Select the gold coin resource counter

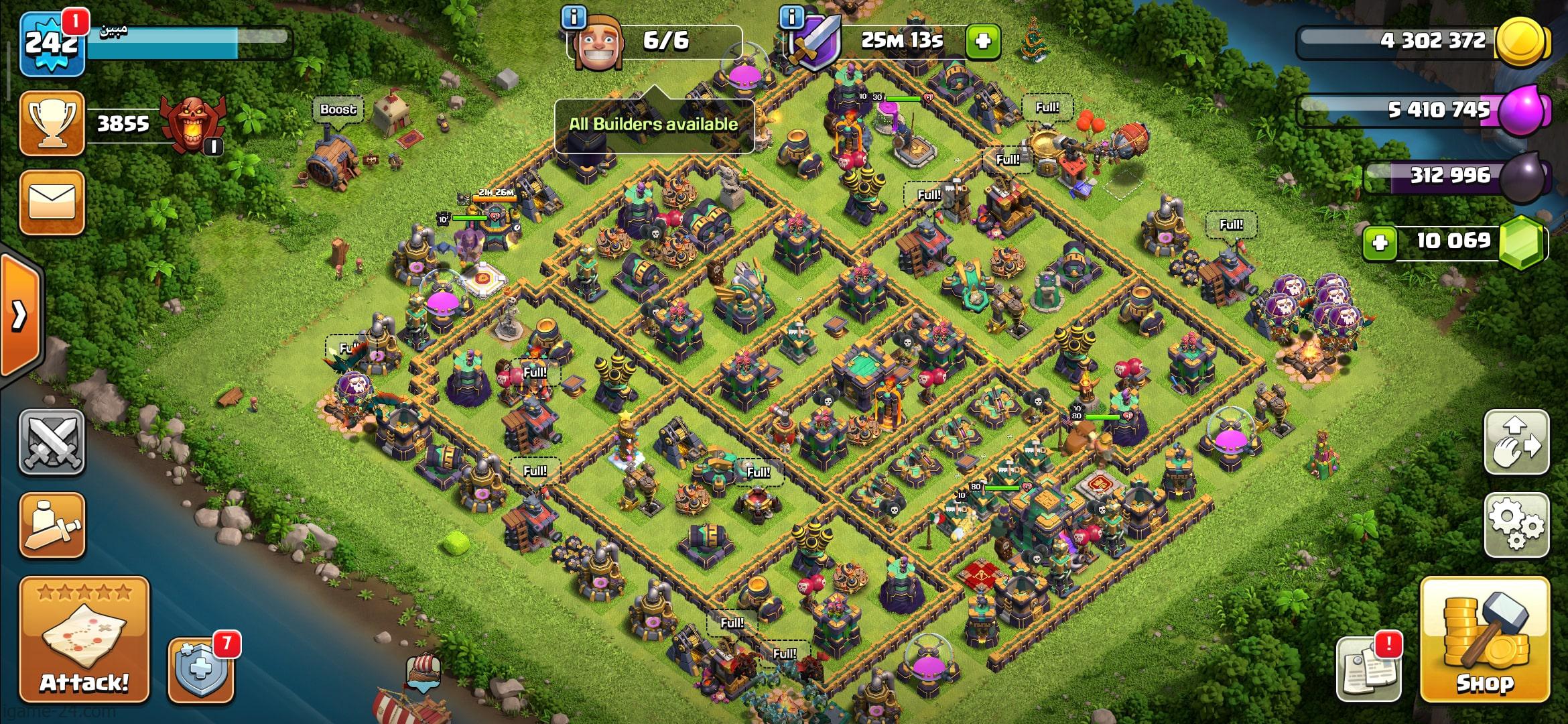tap(1427, 42)
